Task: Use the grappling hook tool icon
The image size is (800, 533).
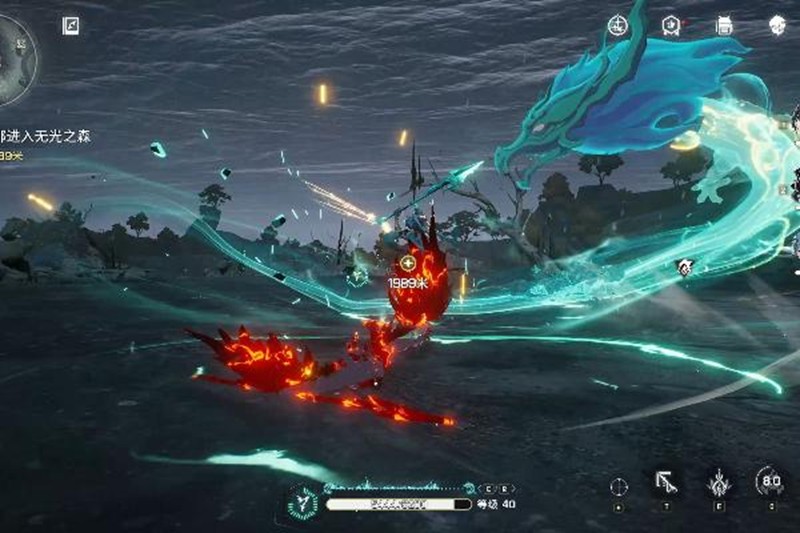Action: [665, 483]
